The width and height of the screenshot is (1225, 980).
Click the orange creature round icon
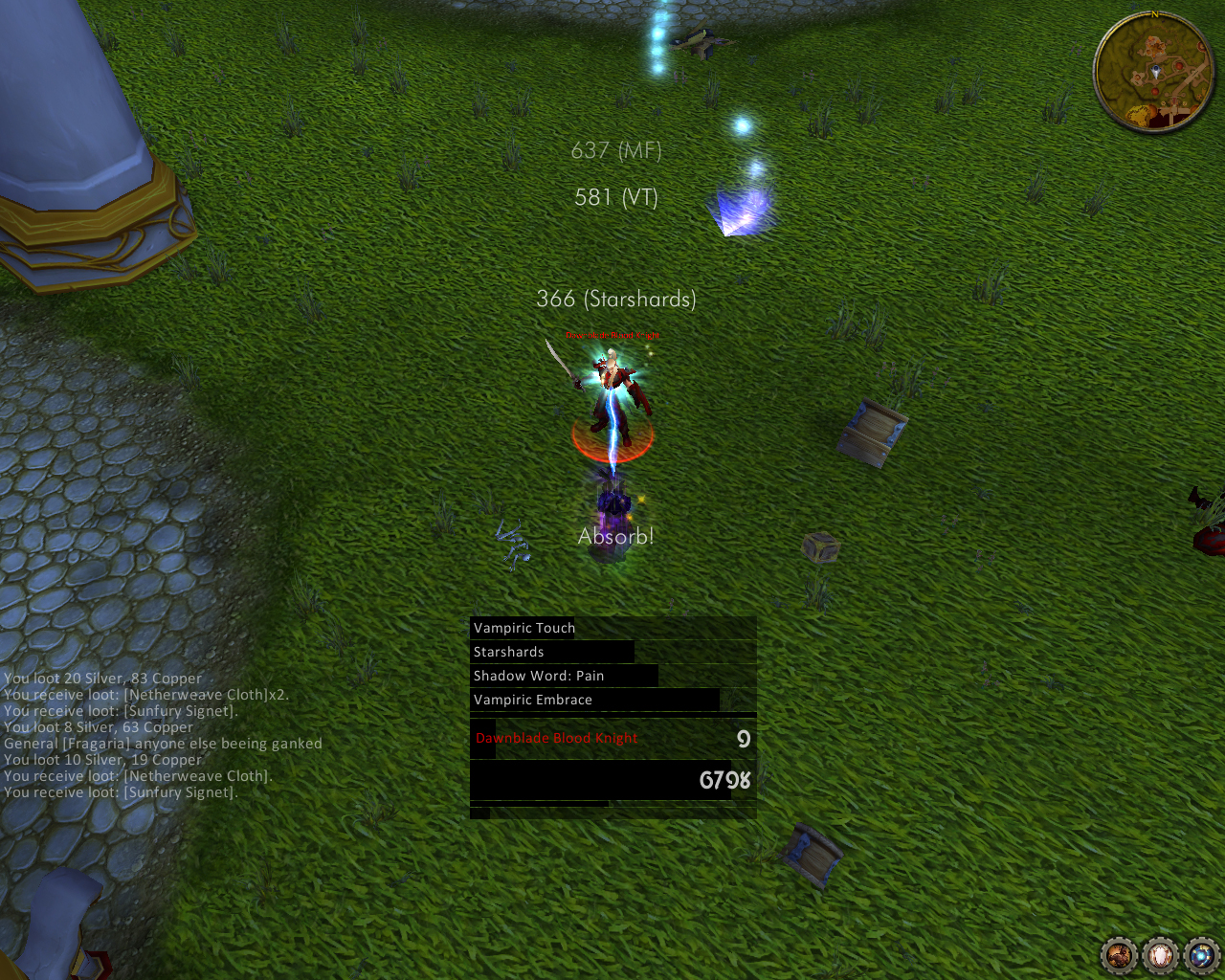coord(1119,954)
